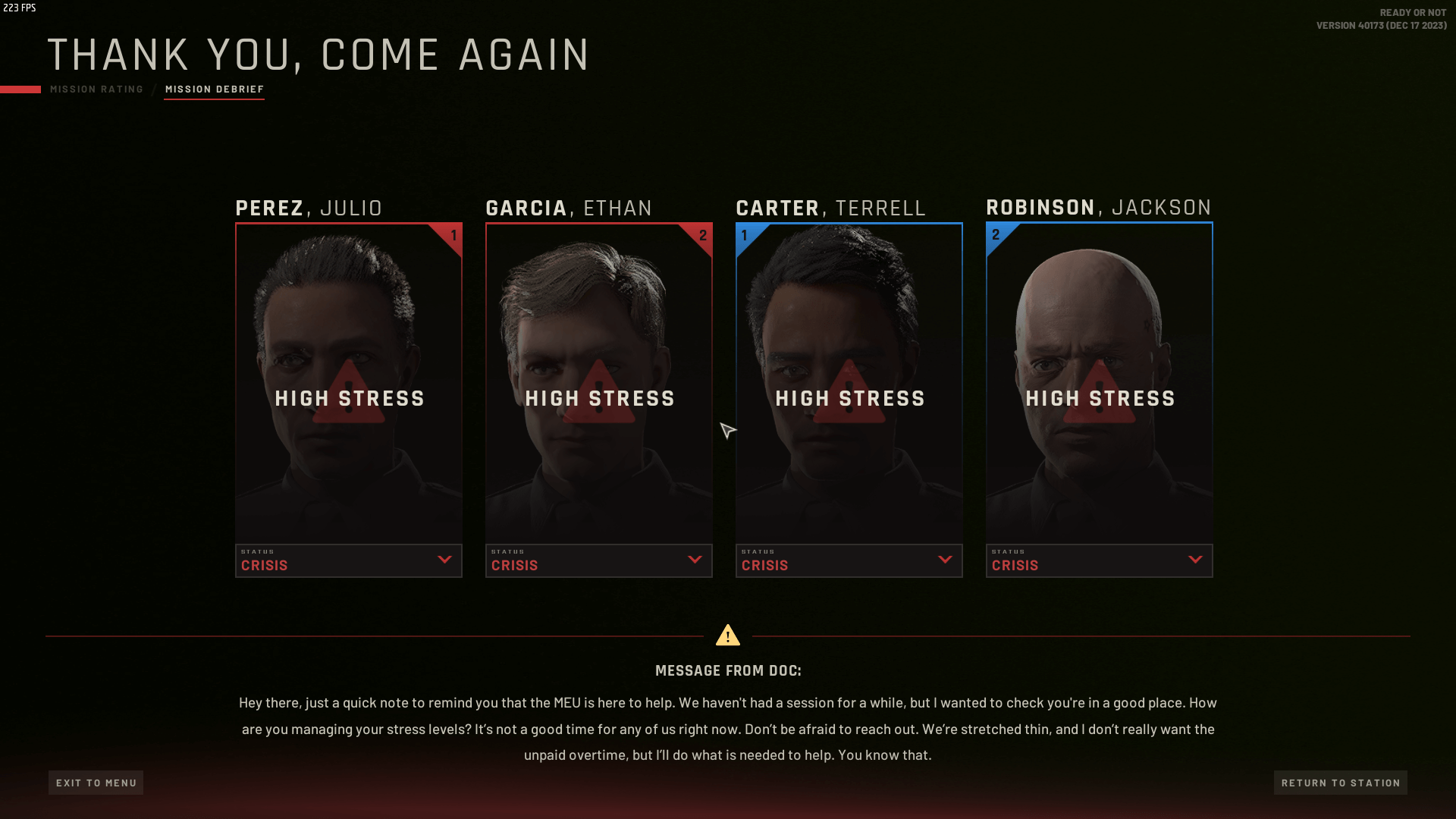Expand Carter's Crisis status dropdown

tap(849, 560)
